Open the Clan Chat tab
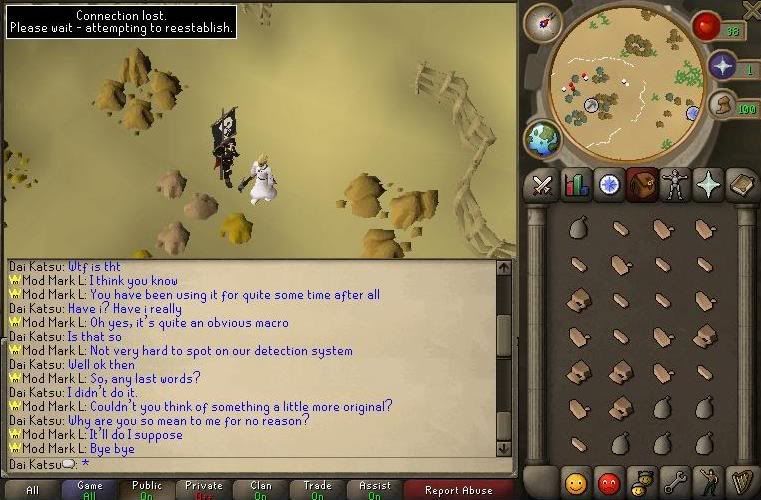The width and height of the screenshot is (761, 500). [x=641, y=483]
